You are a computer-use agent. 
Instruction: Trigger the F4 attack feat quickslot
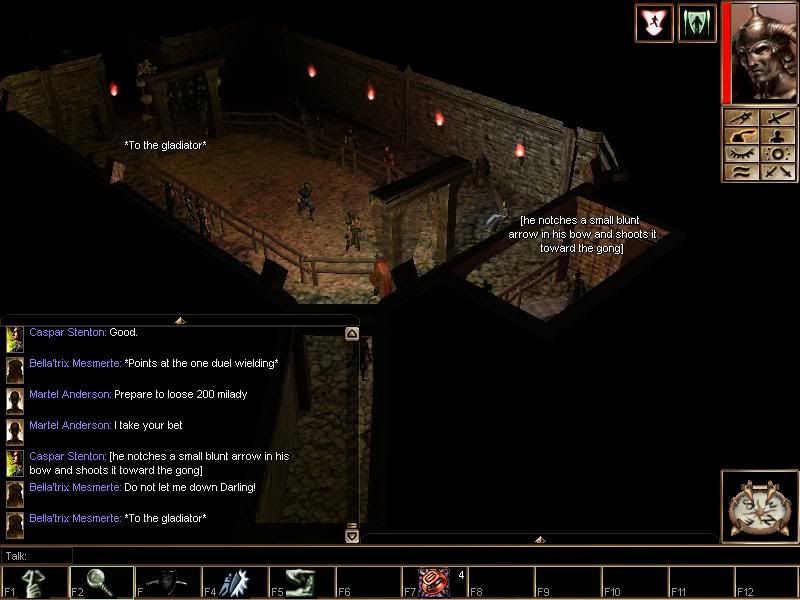(x=235, y=583)
